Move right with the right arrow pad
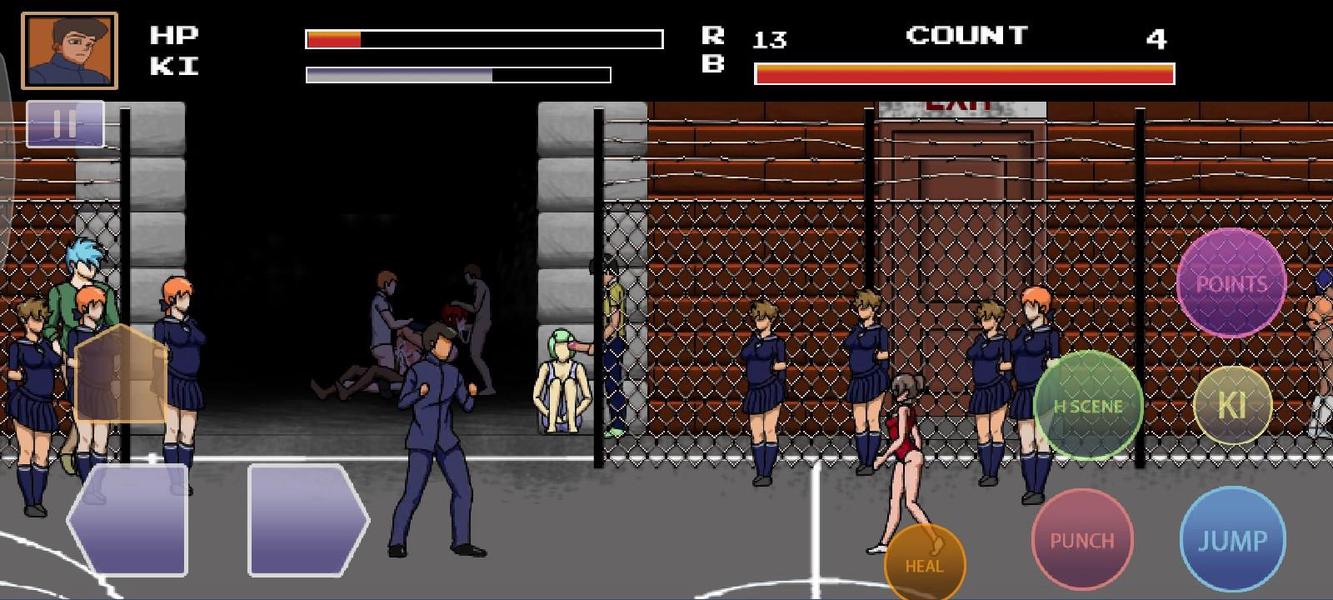The width and height of the screenshot is (1333, 600). (307, 520)
